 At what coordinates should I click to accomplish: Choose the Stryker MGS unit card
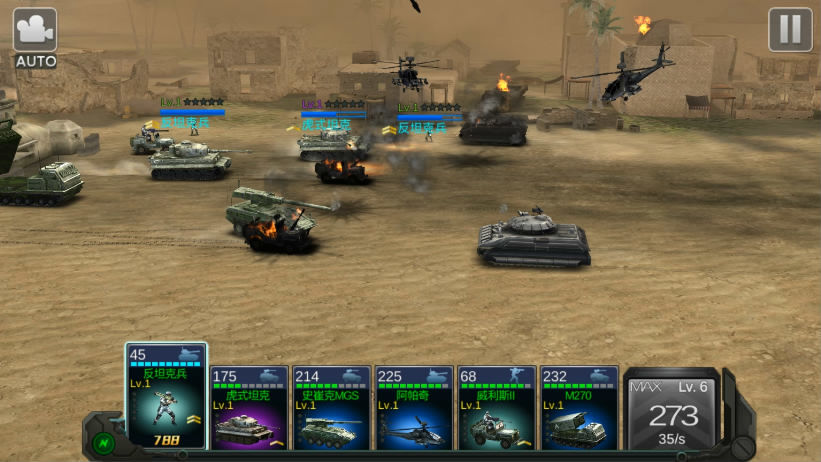332,408
